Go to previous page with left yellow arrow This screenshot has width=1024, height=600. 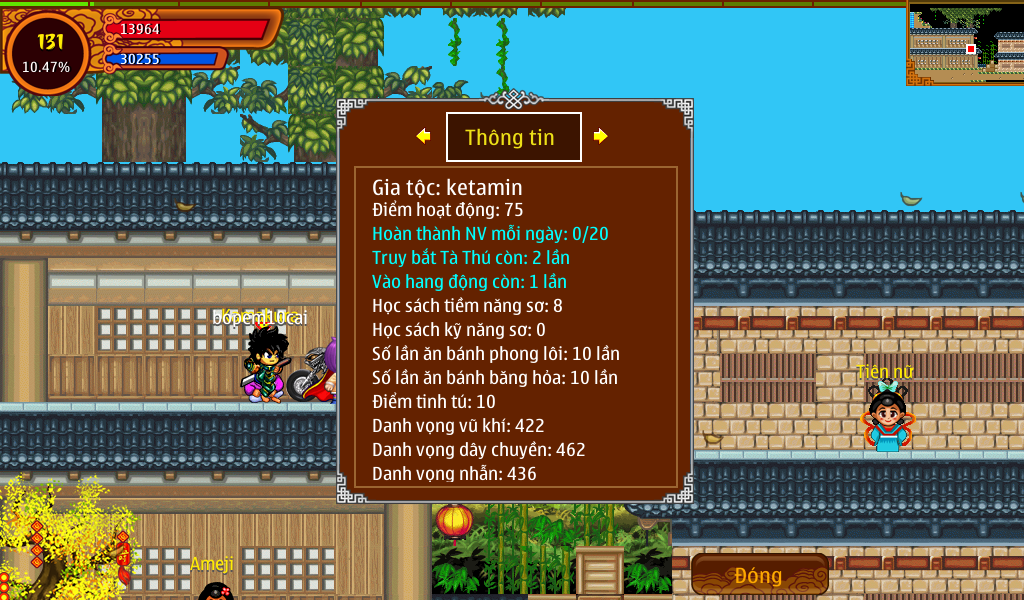click(424, 136)
